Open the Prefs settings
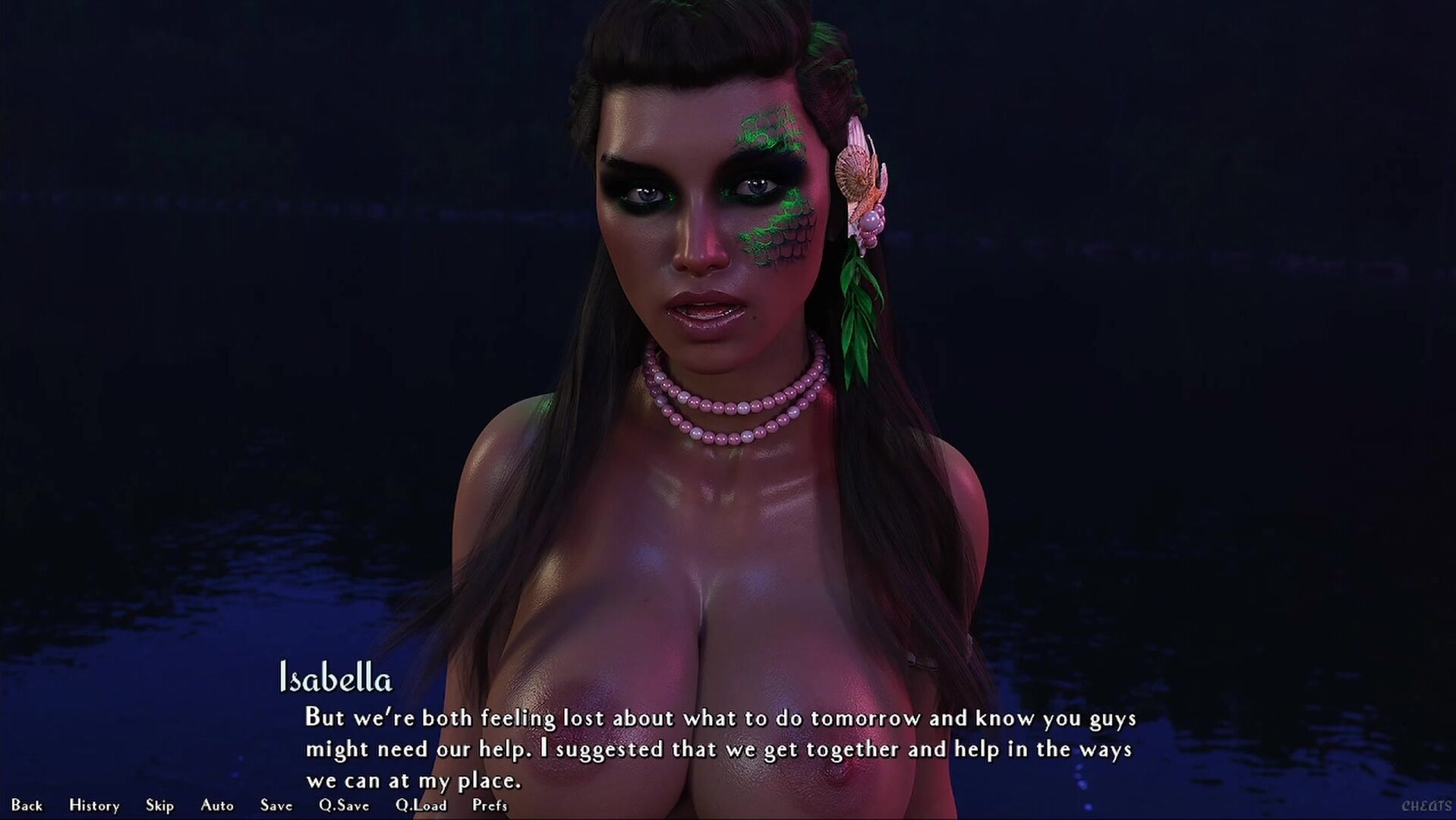The width and height of the screenshot is (1456, 820). coord(490,806)
